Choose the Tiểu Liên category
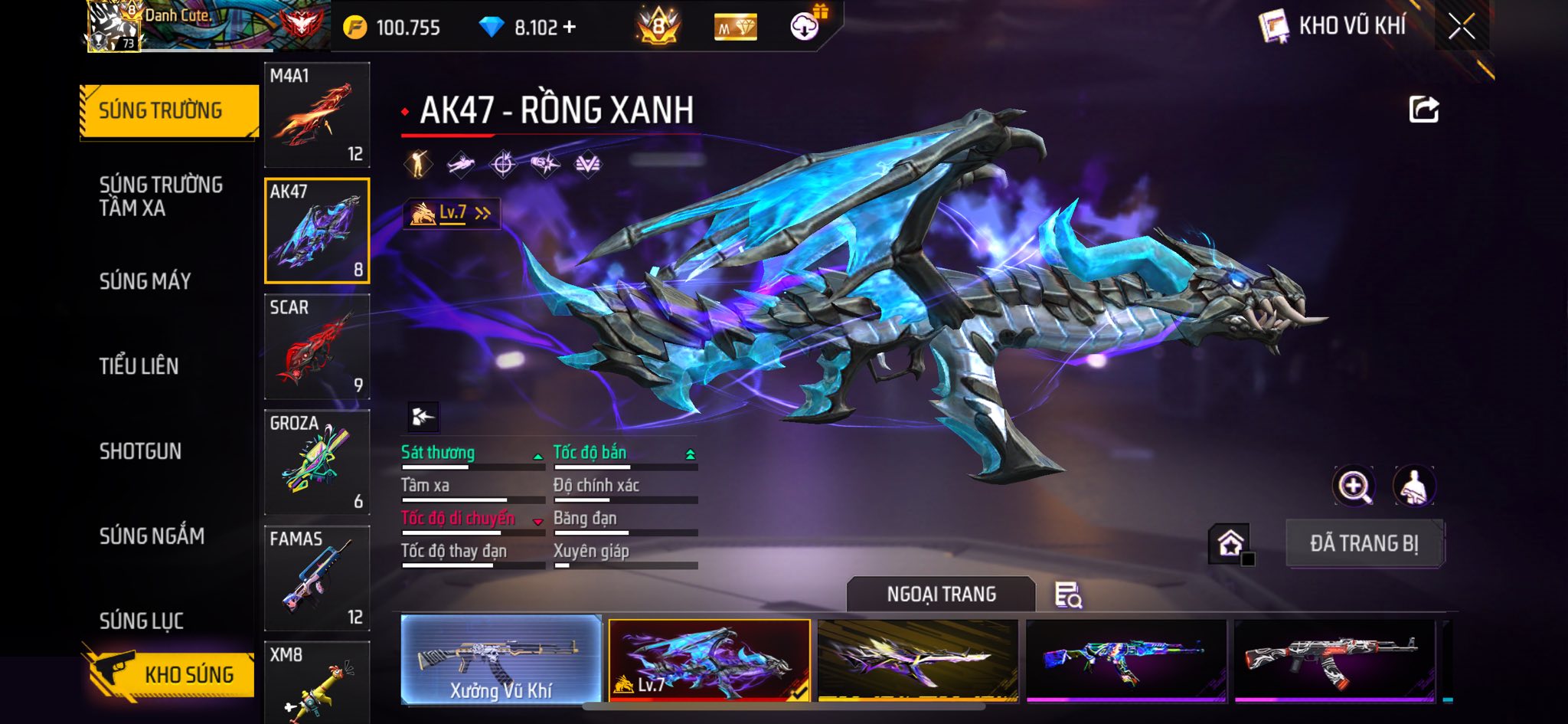Screen dimensions: 1568x724 [x=139, y=366]
